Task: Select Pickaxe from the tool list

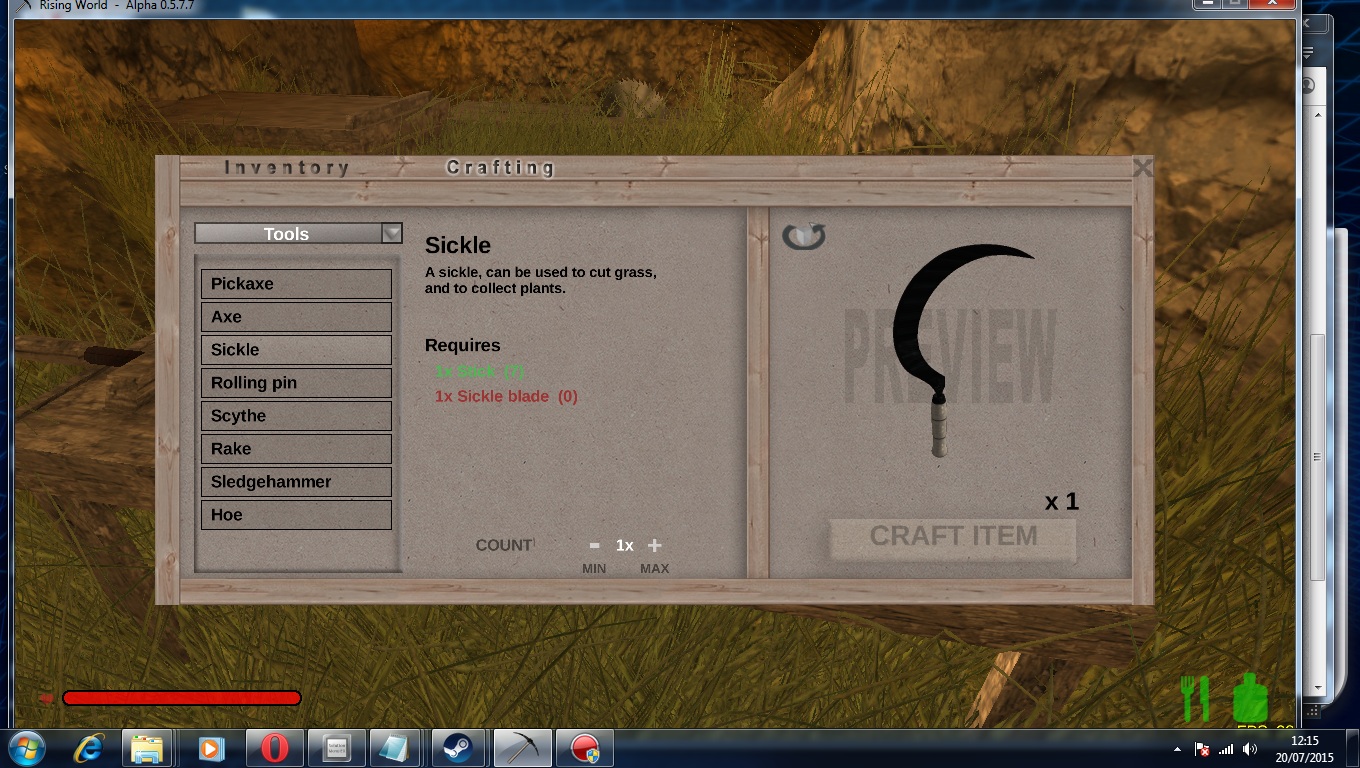Action: click(296, 284)
